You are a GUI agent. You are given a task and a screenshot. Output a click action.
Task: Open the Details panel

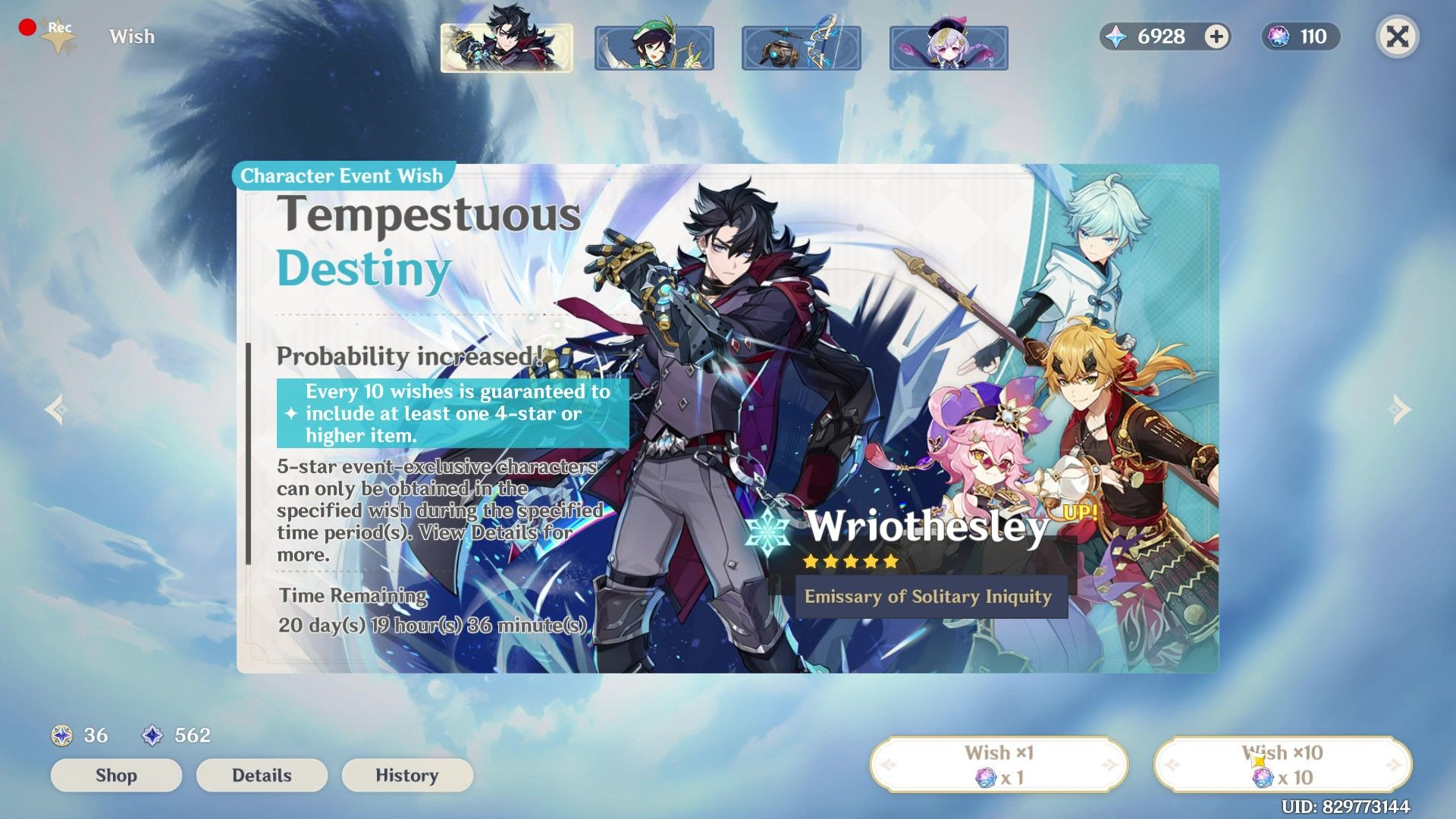point(261,775)
